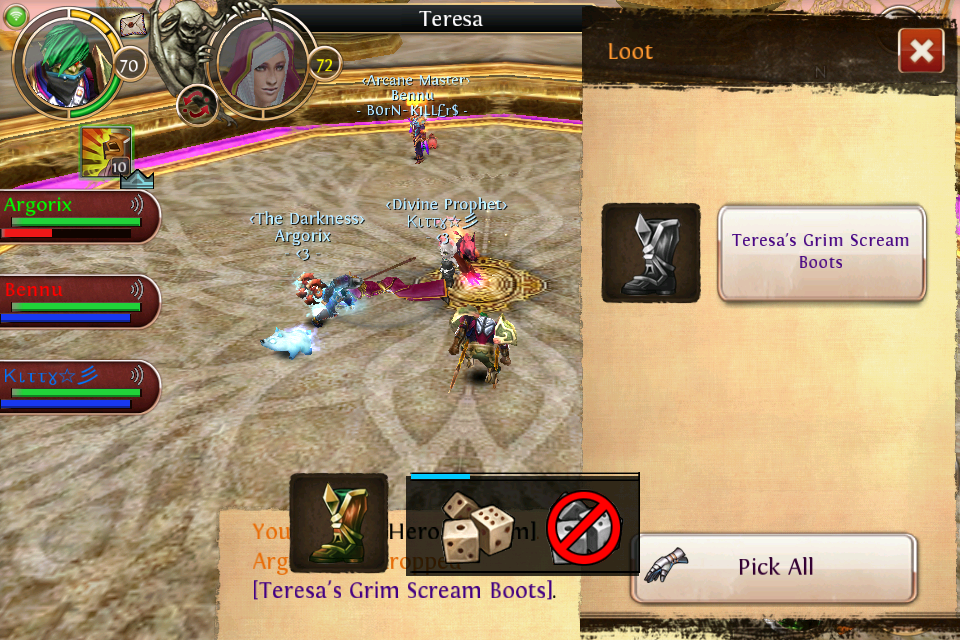The height and width of the screenshot is (640, 960).
Task: Check the buff icon with 10 stacks
Action: (x=106, y=152)
